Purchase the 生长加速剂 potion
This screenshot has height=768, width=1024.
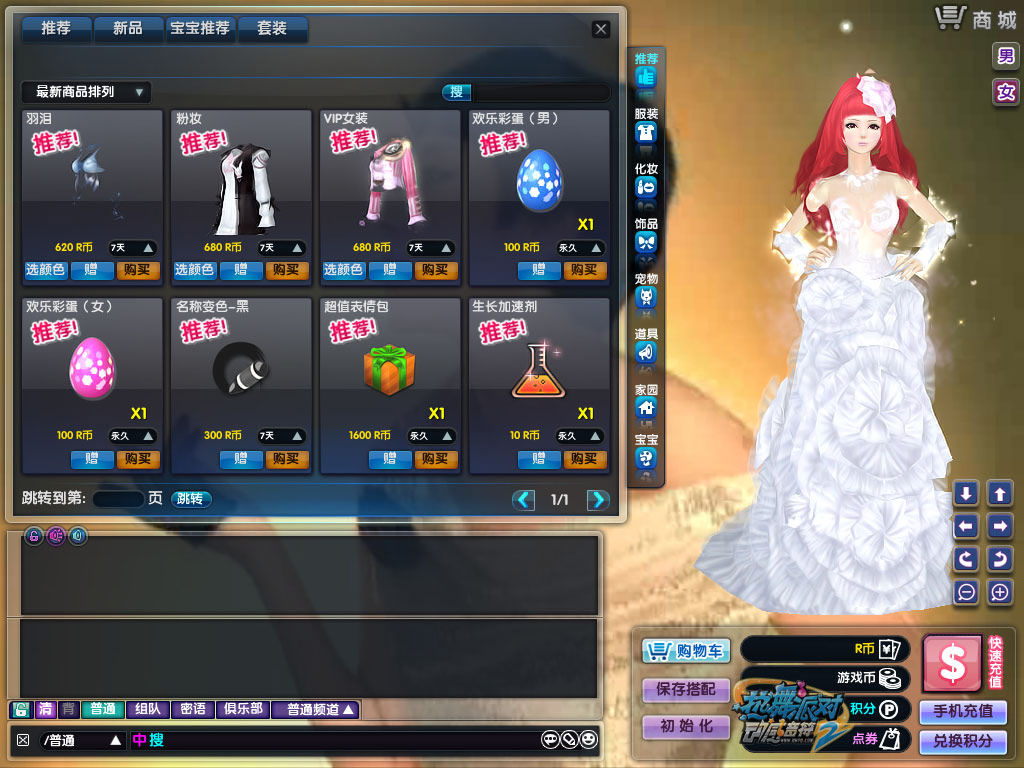tap(585, 459)
